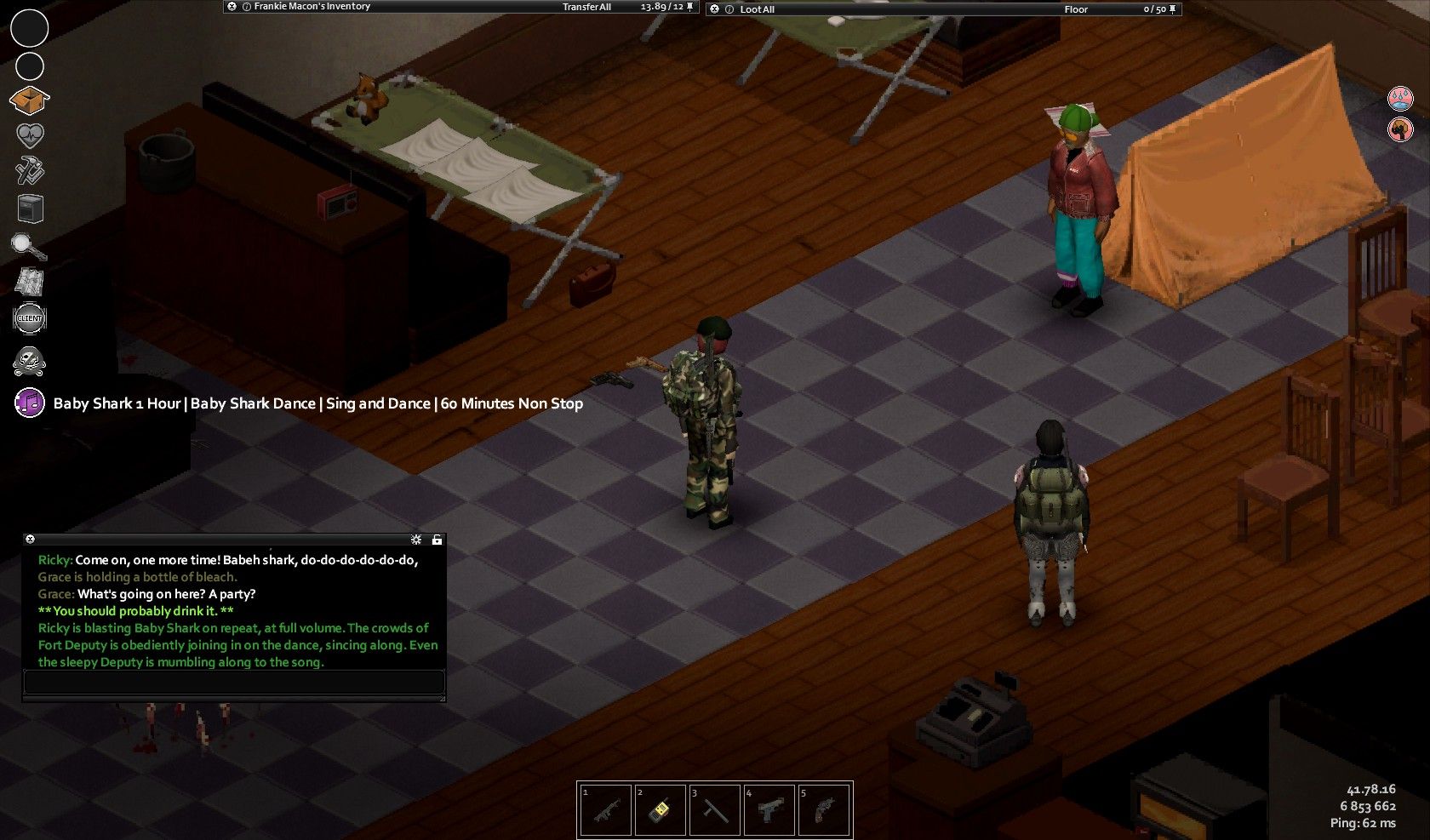Close Frankie Macon's Inventory window
Image resolution: width=1430 pixels, height=840 pixels.
pos(232,7)
